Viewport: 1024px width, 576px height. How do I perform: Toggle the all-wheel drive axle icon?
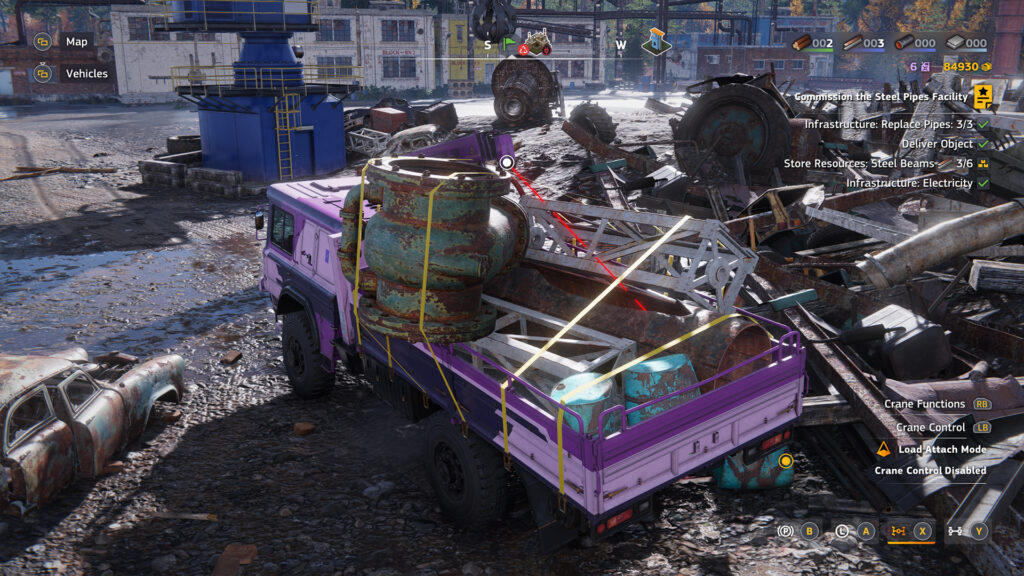click(954, 531)
